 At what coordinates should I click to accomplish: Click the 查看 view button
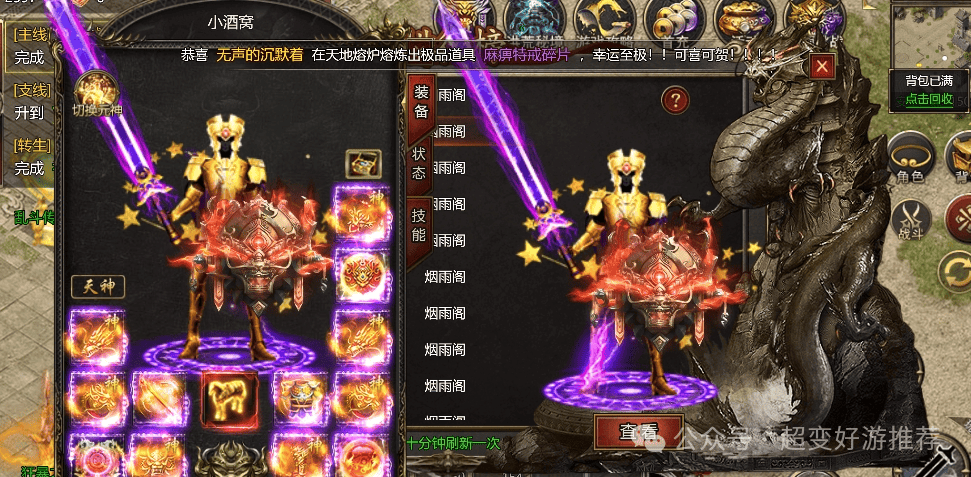pyautogui.click(x=640, y=433)
